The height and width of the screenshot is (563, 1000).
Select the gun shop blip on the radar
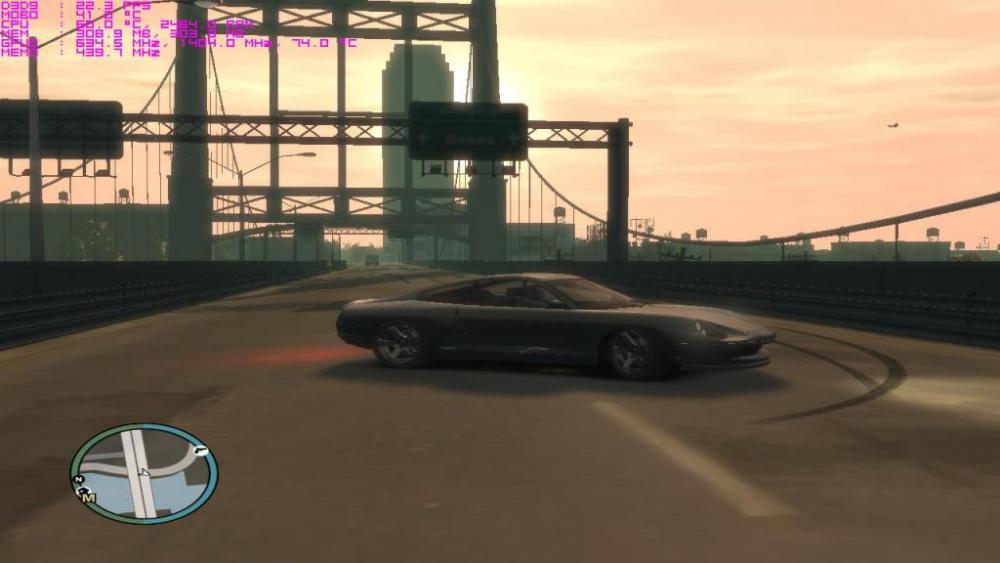pyautogui.click(x=200, y=451)
